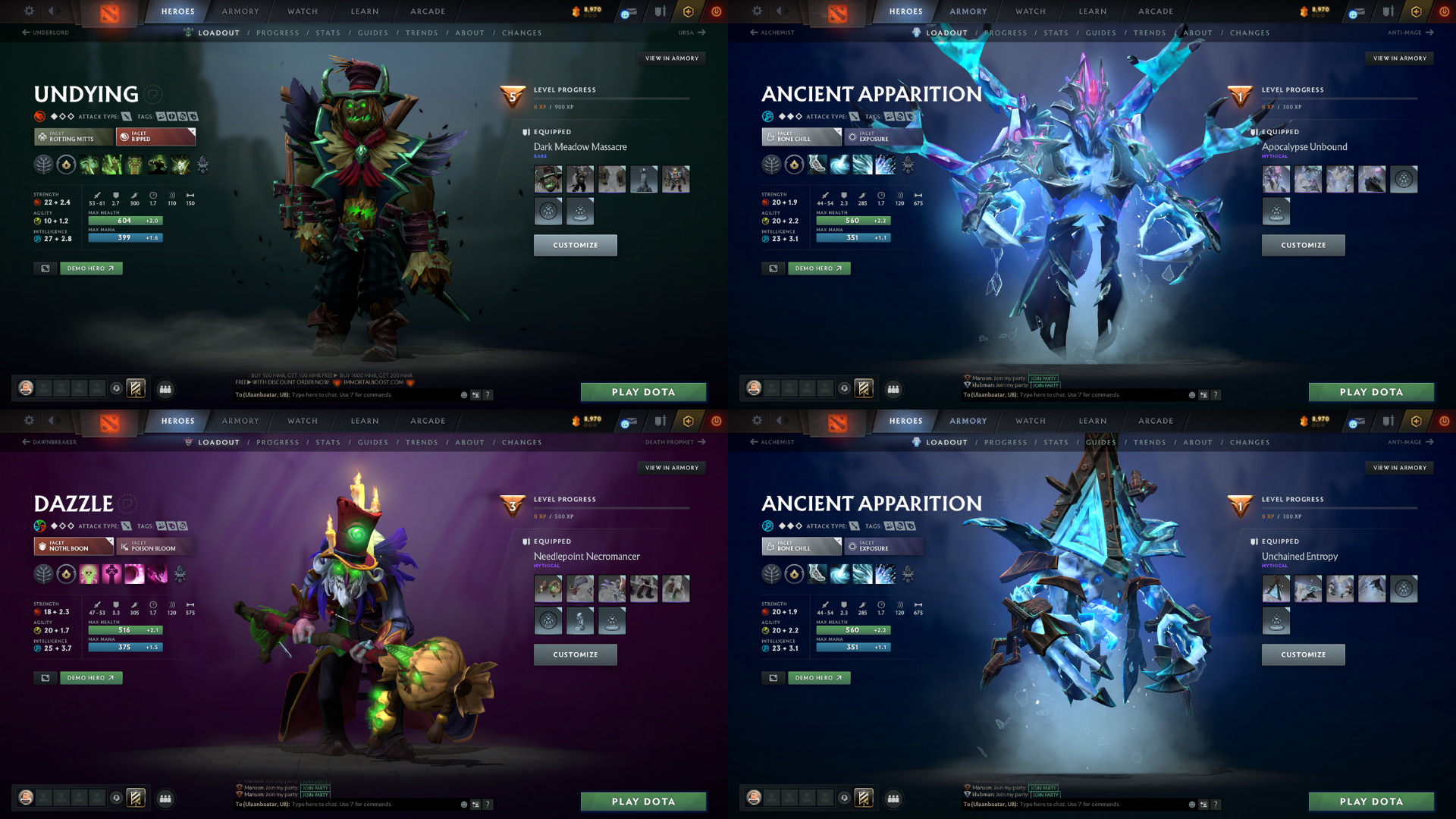The width and height of the screenshot is (1456, 819).
Task: Select Ancient Apparition's Ice Blast ability icon
Action: pos(884,165)
